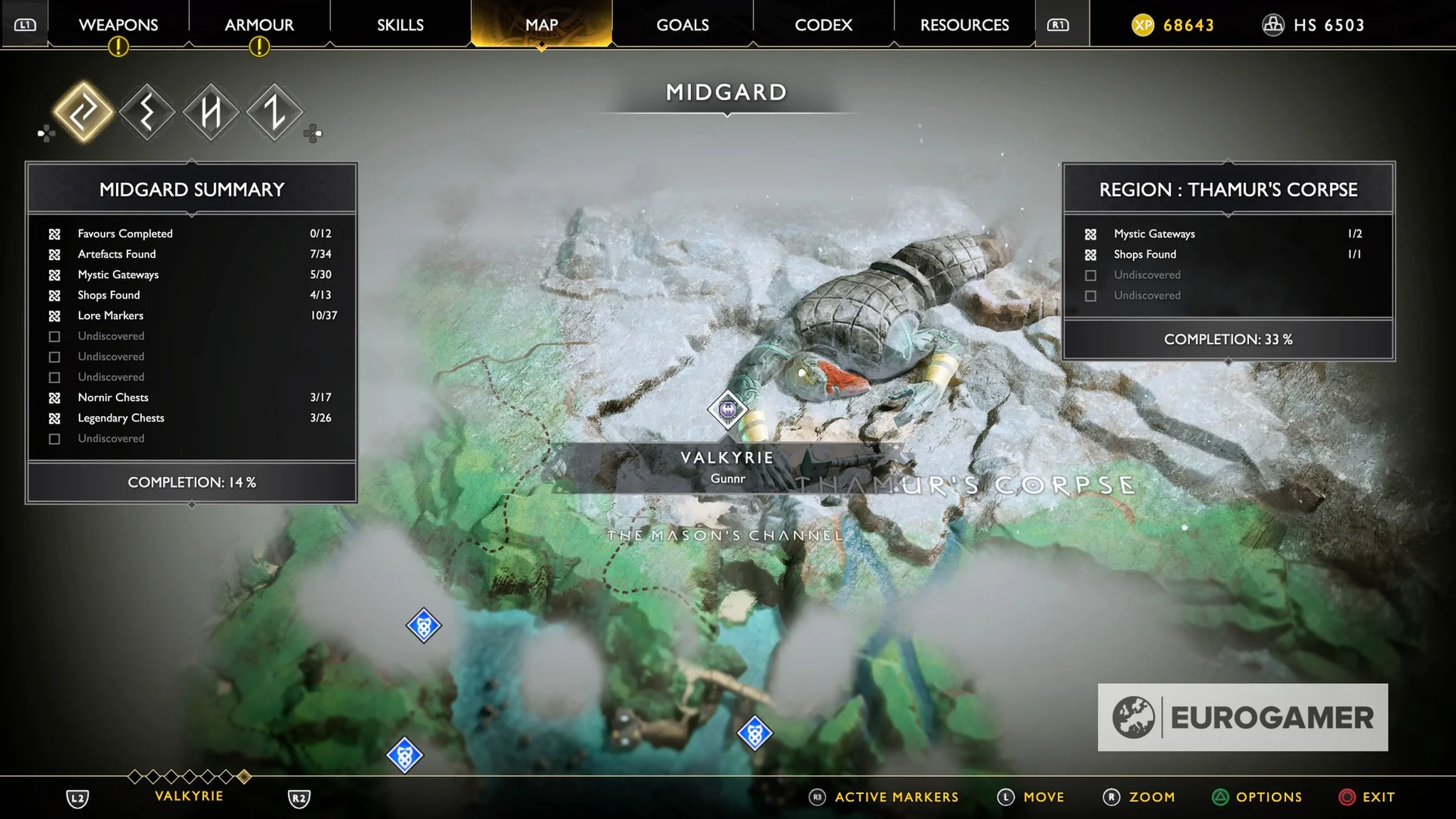The image size is (1456, 819).
Task: Open the CODEX tab
Action: pyautogui.click(x=822, y=25)
